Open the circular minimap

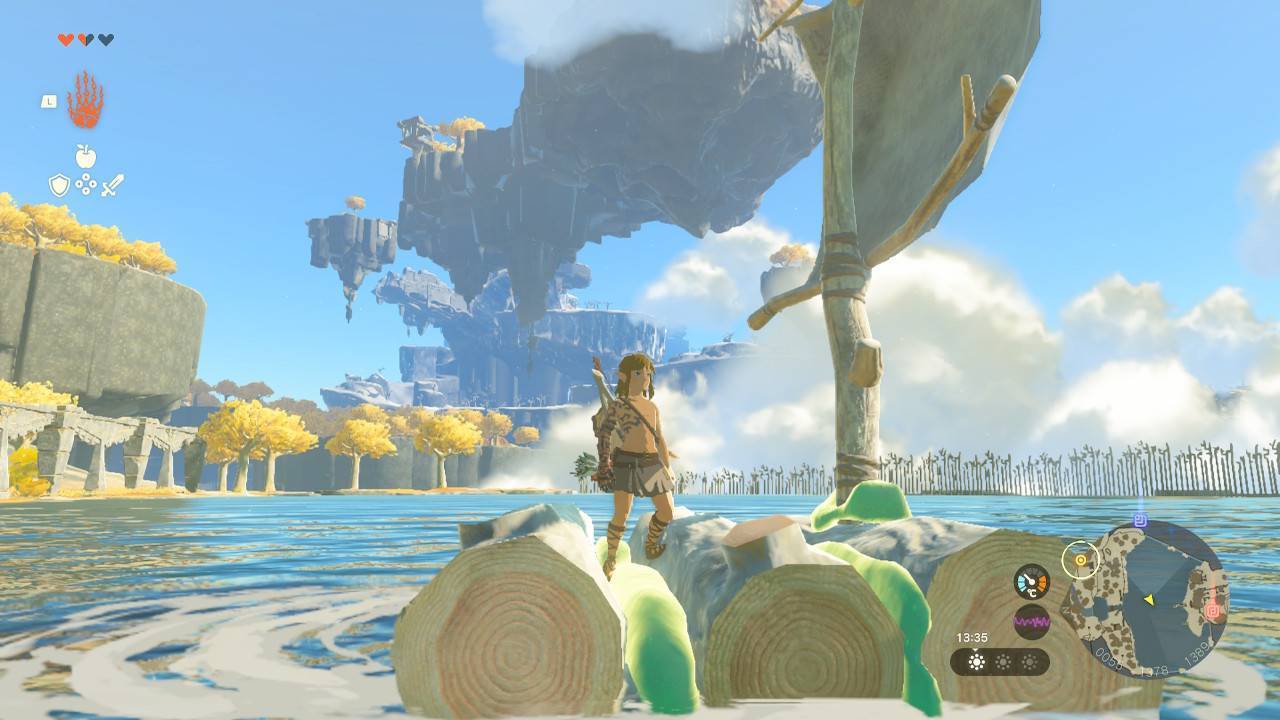tap(1145, 598)
